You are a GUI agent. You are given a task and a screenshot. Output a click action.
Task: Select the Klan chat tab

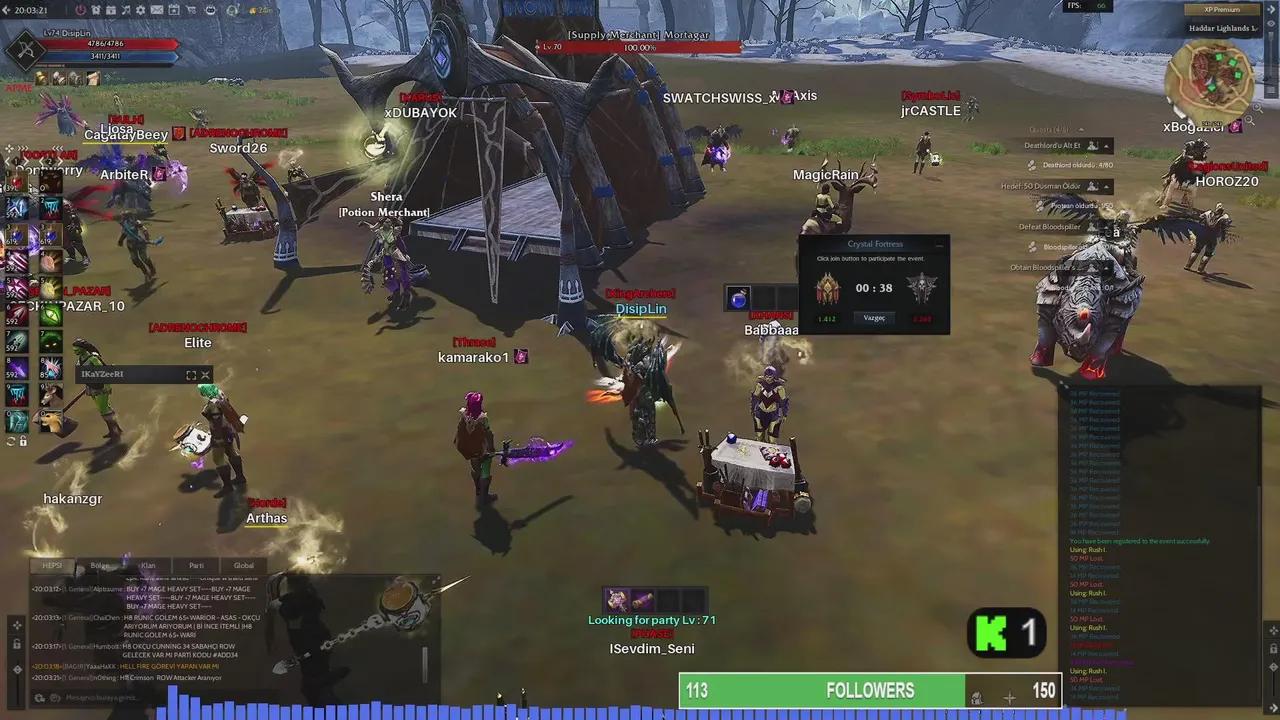[148, 565]
